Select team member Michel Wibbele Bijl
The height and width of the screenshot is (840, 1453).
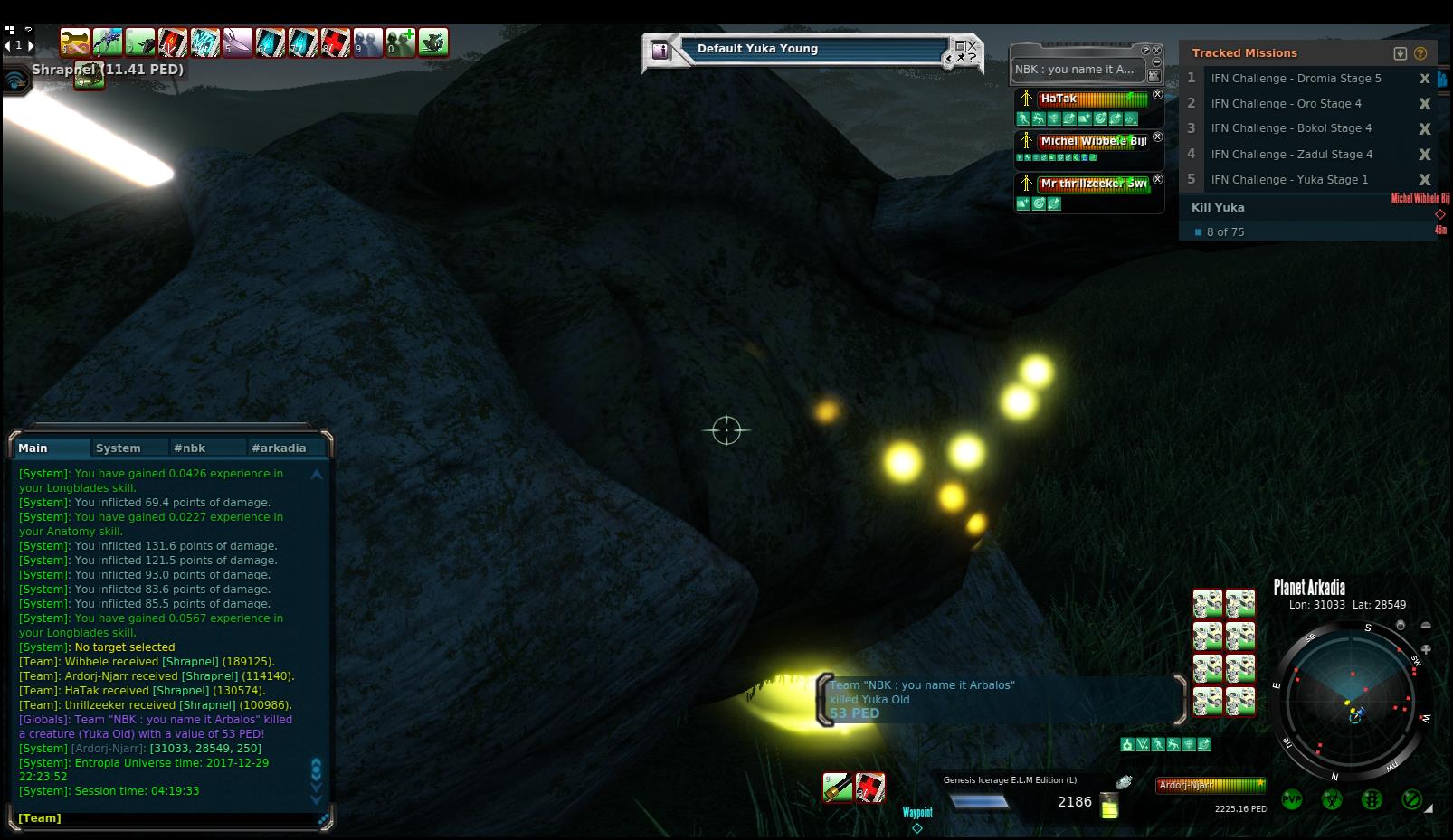coord(1093,141)
